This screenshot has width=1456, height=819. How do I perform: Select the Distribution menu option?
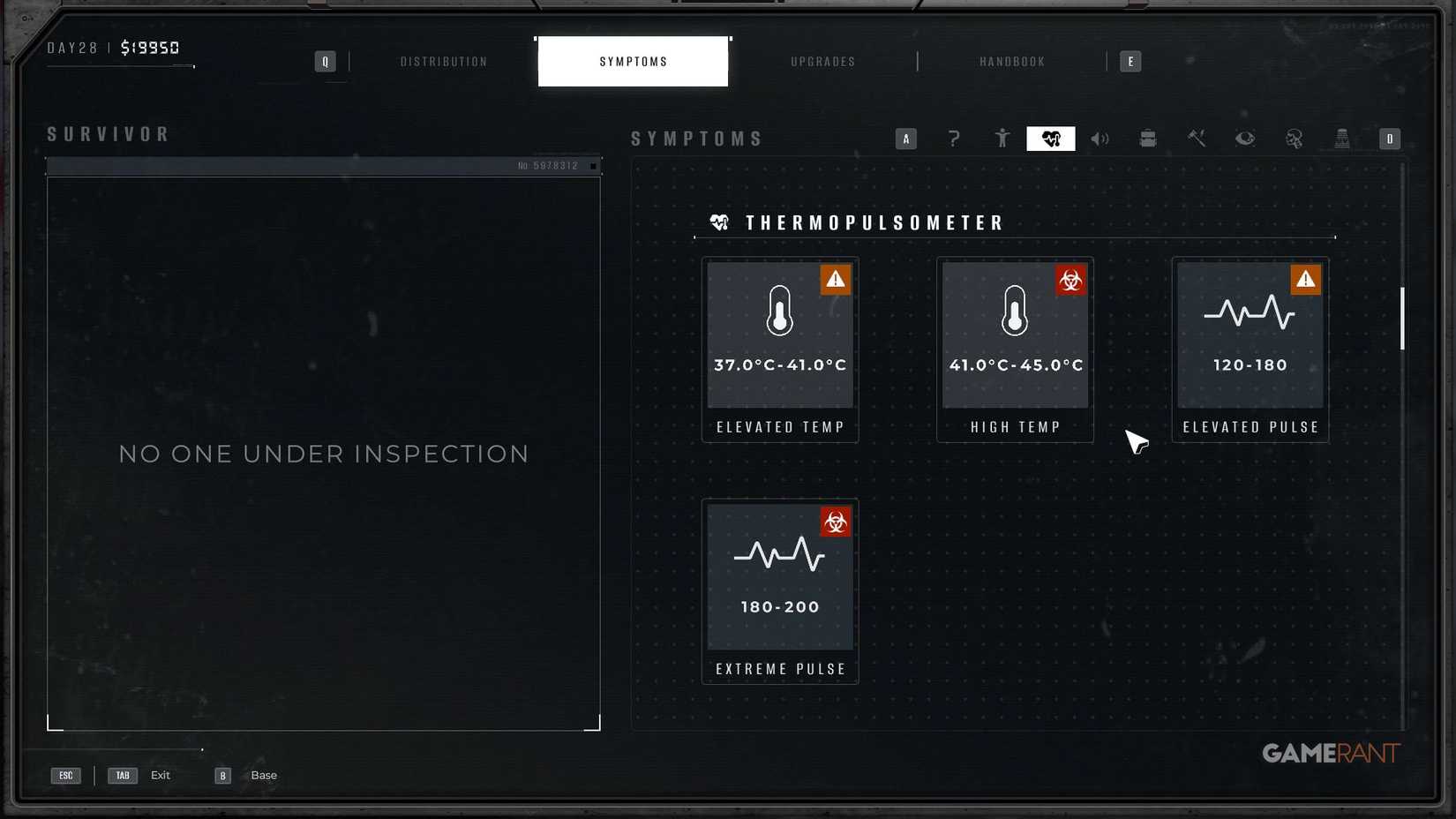tap(443, 61)
